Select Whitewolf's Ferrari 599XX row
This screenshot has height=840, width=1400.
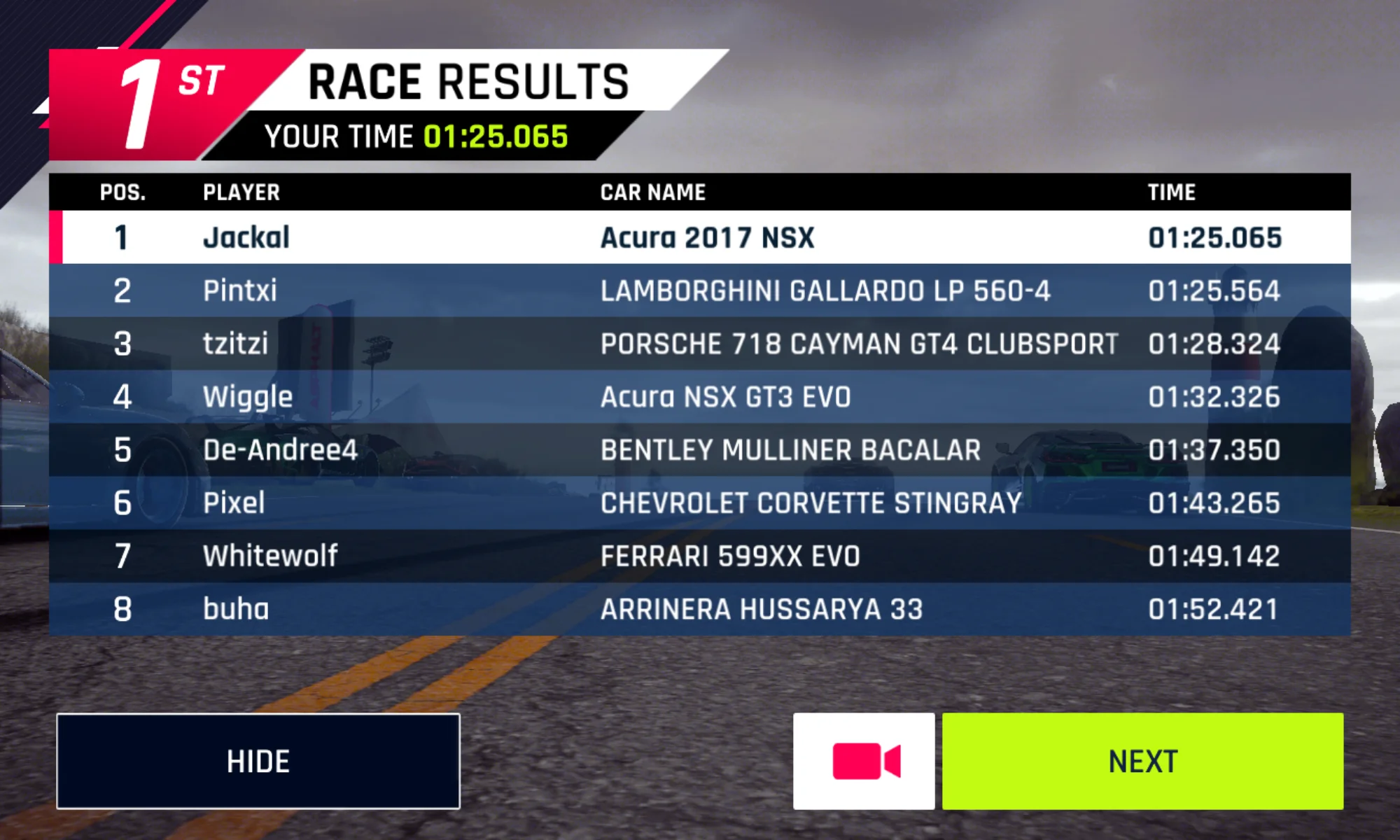pos(700,556)
